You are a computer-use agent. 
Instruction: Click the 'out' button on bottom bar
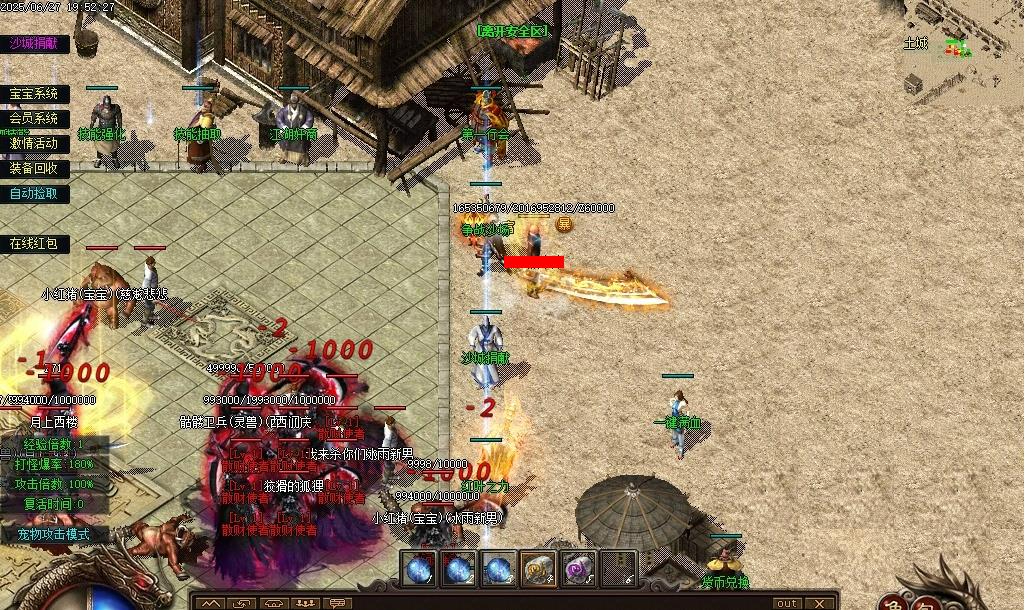pos(787,603)
